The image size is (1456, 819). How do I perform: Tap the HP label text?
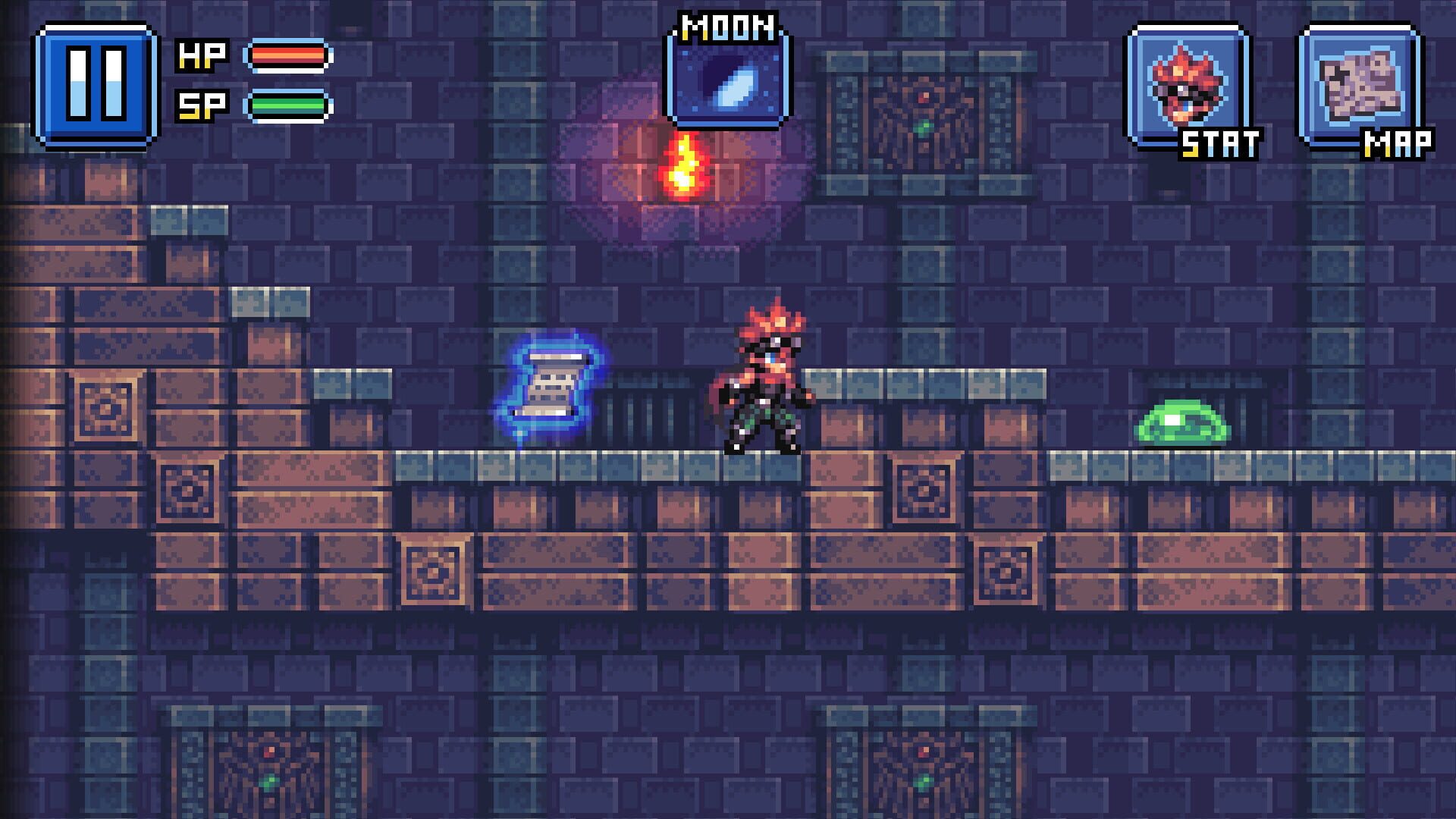pyautogui.click(x=201, y=53)
